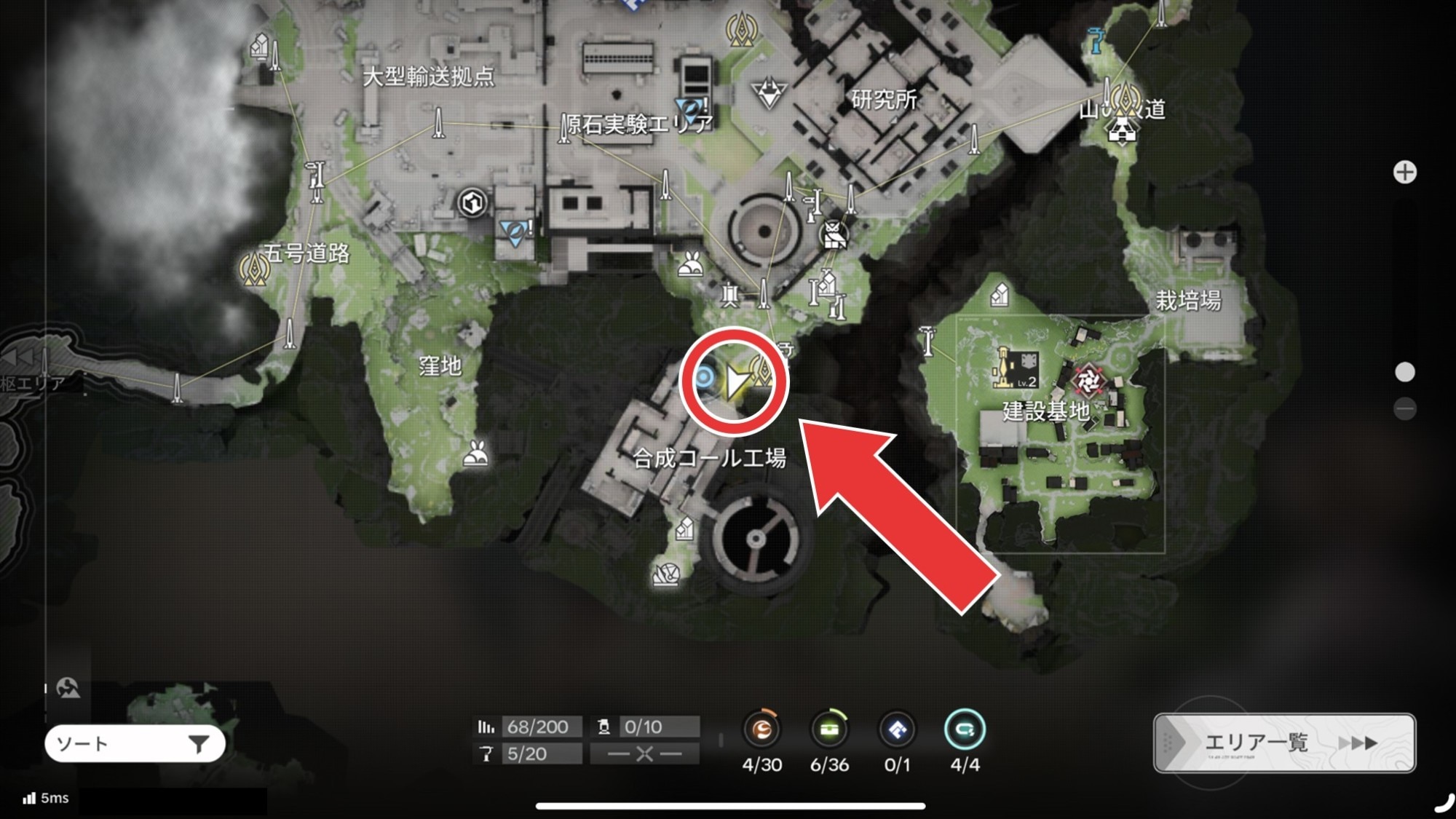The width and height of the screenshot is (1456, 819).
Task: Select the cat-face marker left of 研究所
Action: [769, 93]
